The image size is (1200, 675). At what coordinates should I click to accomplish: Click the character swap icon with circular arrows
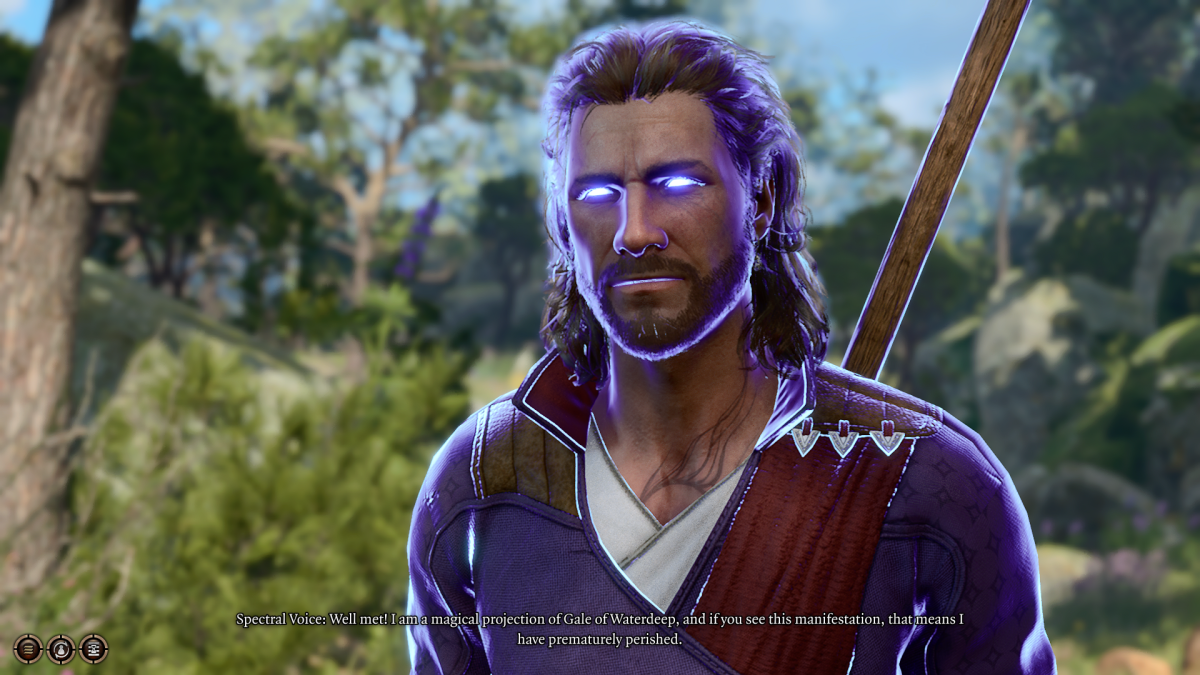click(x=61, y=649)
